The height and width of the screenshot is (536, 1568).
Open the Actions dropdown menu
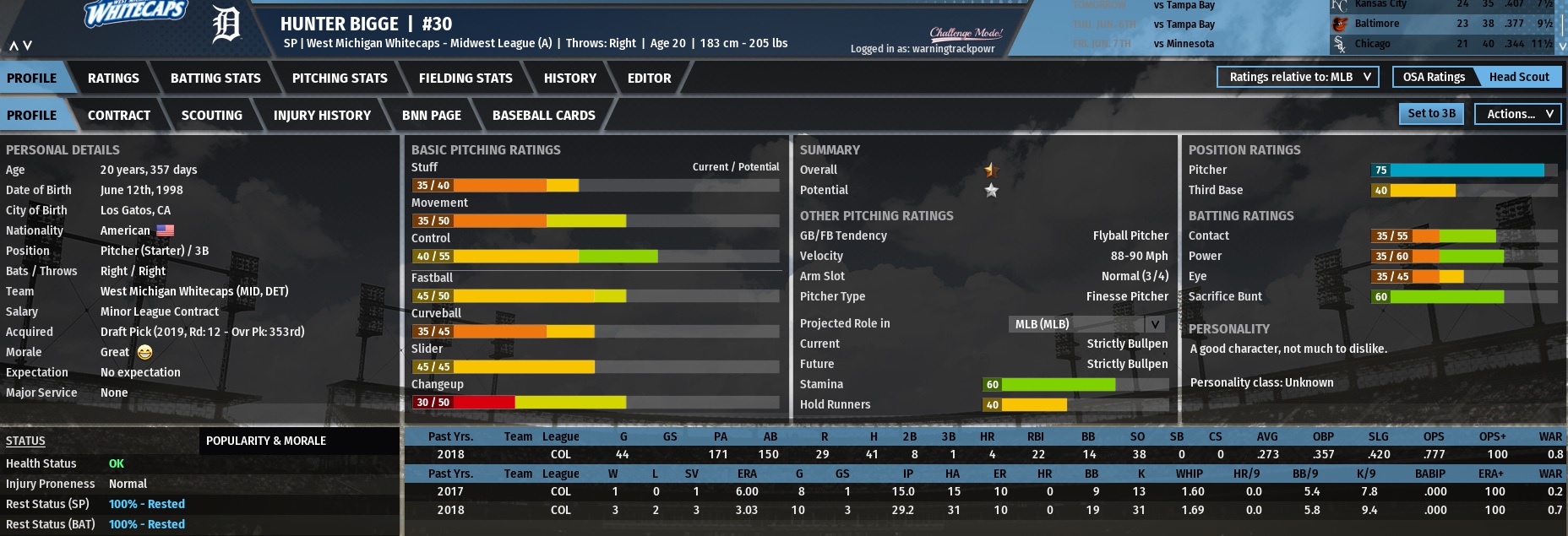[x=1517, y=114]
